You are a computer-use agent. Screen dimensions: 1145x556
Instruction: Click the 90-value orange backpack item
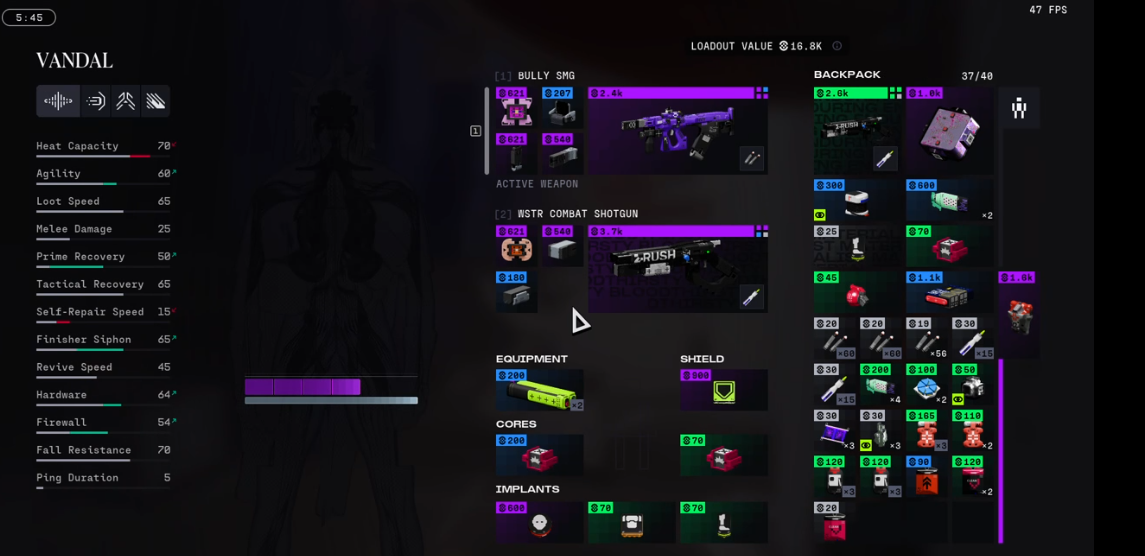[x=927, y=476]
